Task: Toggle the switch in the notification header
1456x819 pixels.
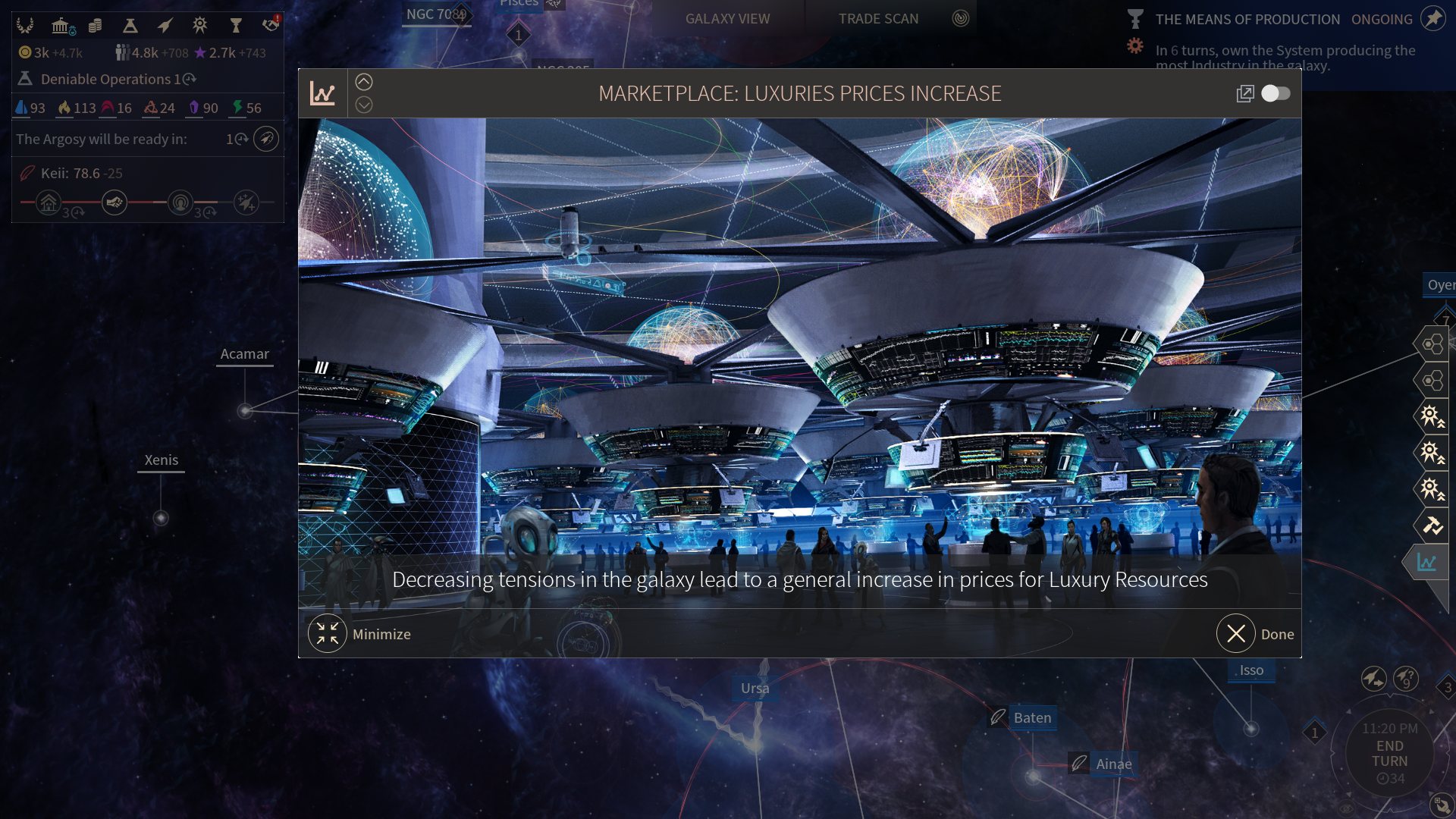Action: click(1276, 93)
